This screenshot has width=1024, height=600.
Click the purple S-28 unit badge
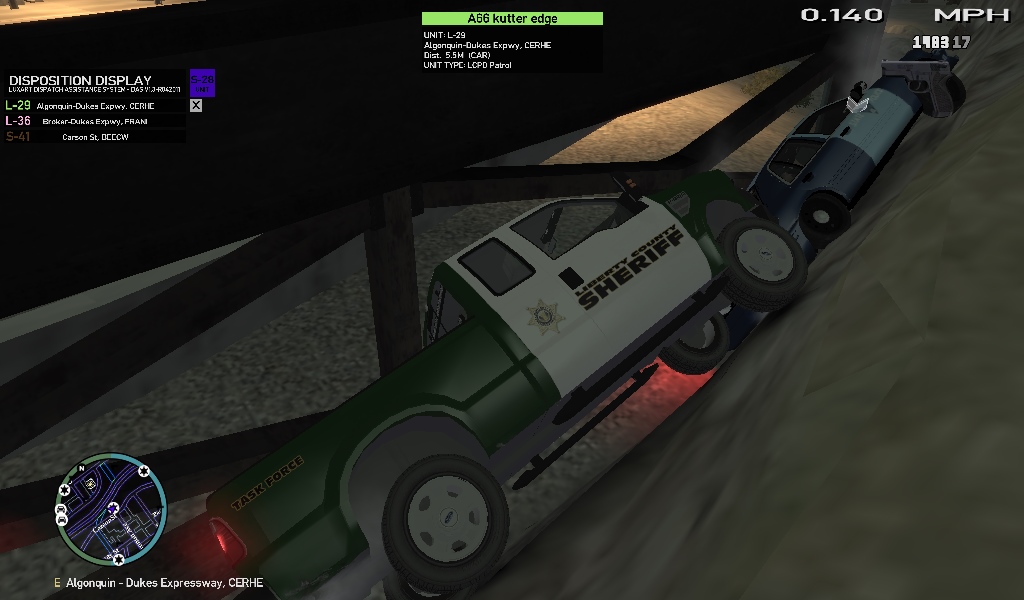click(x=202, y=83)
